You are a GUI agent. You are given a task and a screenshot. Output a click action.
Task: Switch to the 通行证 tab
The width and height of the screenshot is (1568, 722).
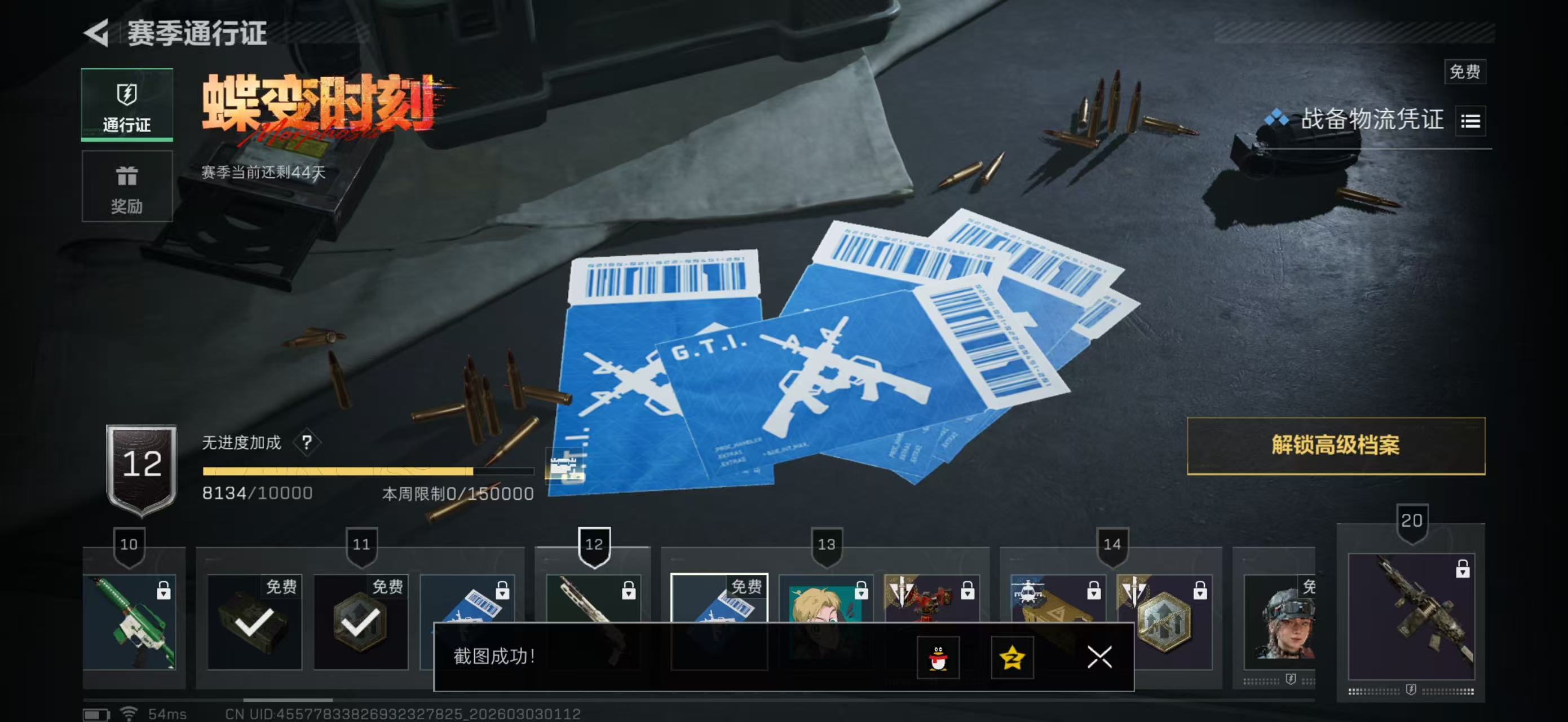127,105
